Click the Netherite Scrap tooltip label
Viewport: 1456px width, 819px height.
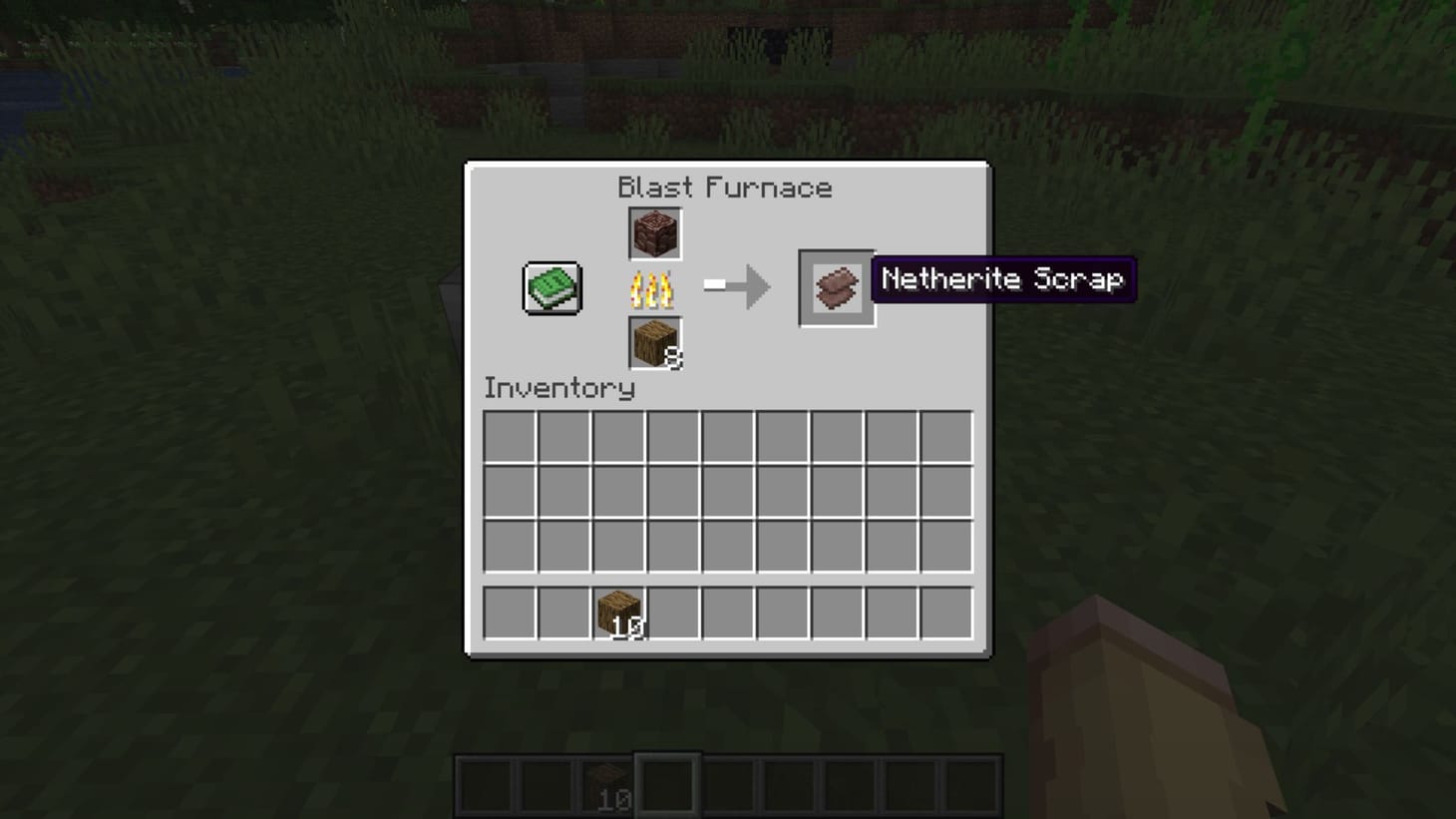[x=1002, y=280]
